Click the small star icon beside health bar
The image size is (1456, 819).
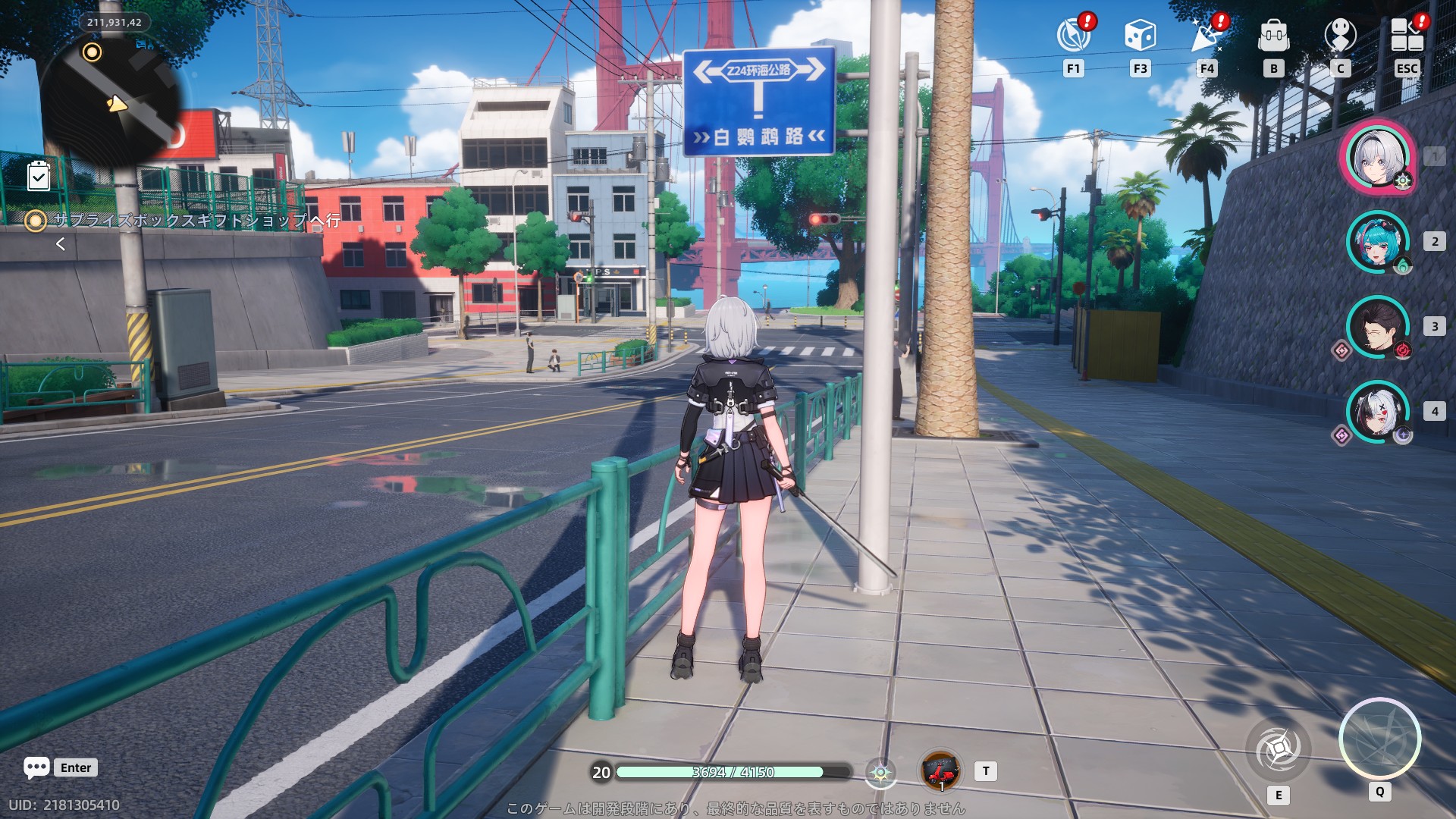[880, 773]
